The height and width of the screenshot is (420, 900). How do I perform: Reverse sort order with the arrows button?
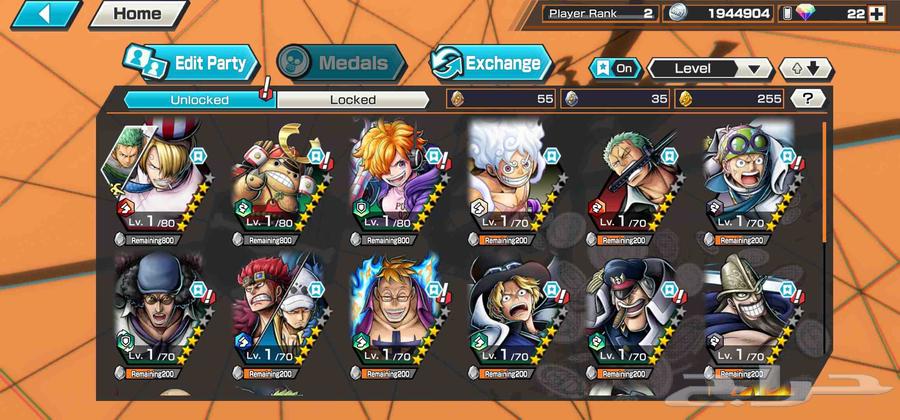point(805,68)
